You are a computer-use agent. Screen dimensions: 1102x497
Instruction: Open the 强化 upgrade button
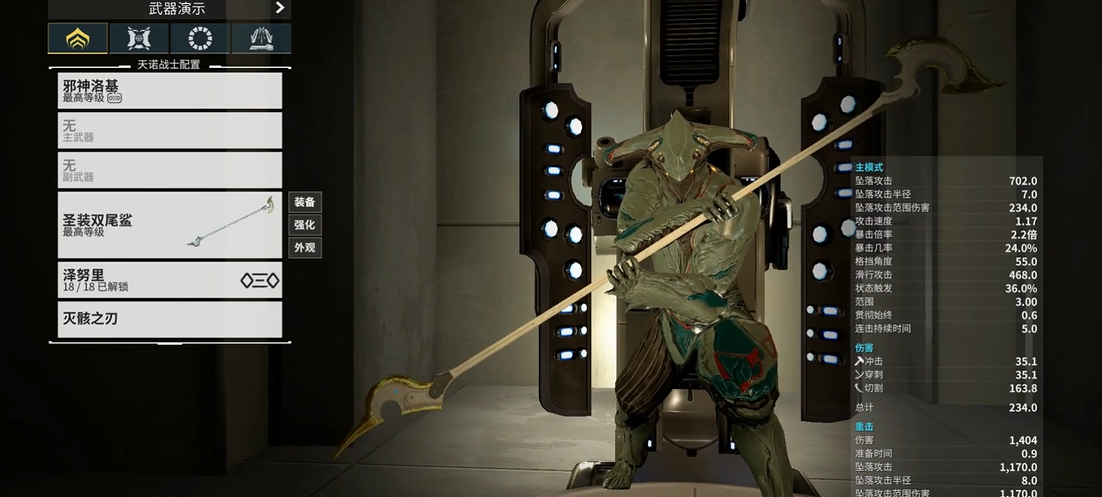pyautogui.click(x=304, y=225)
